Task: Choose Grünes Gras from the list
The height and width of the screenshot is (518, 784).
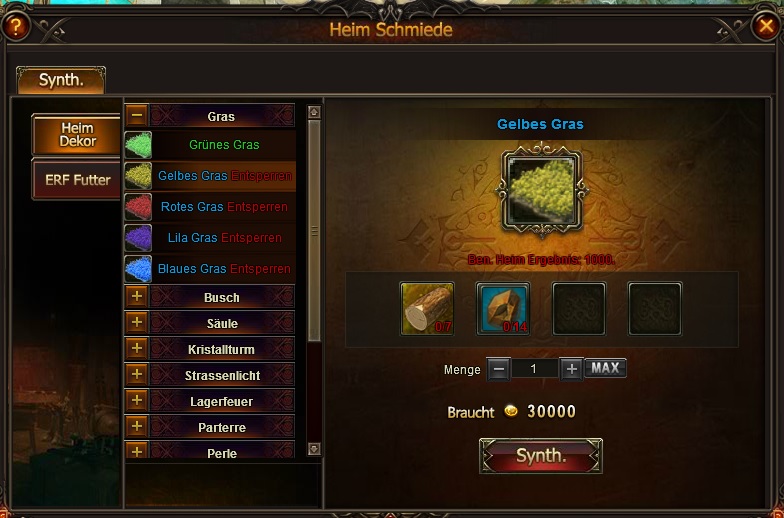Action: coord(223,145)
